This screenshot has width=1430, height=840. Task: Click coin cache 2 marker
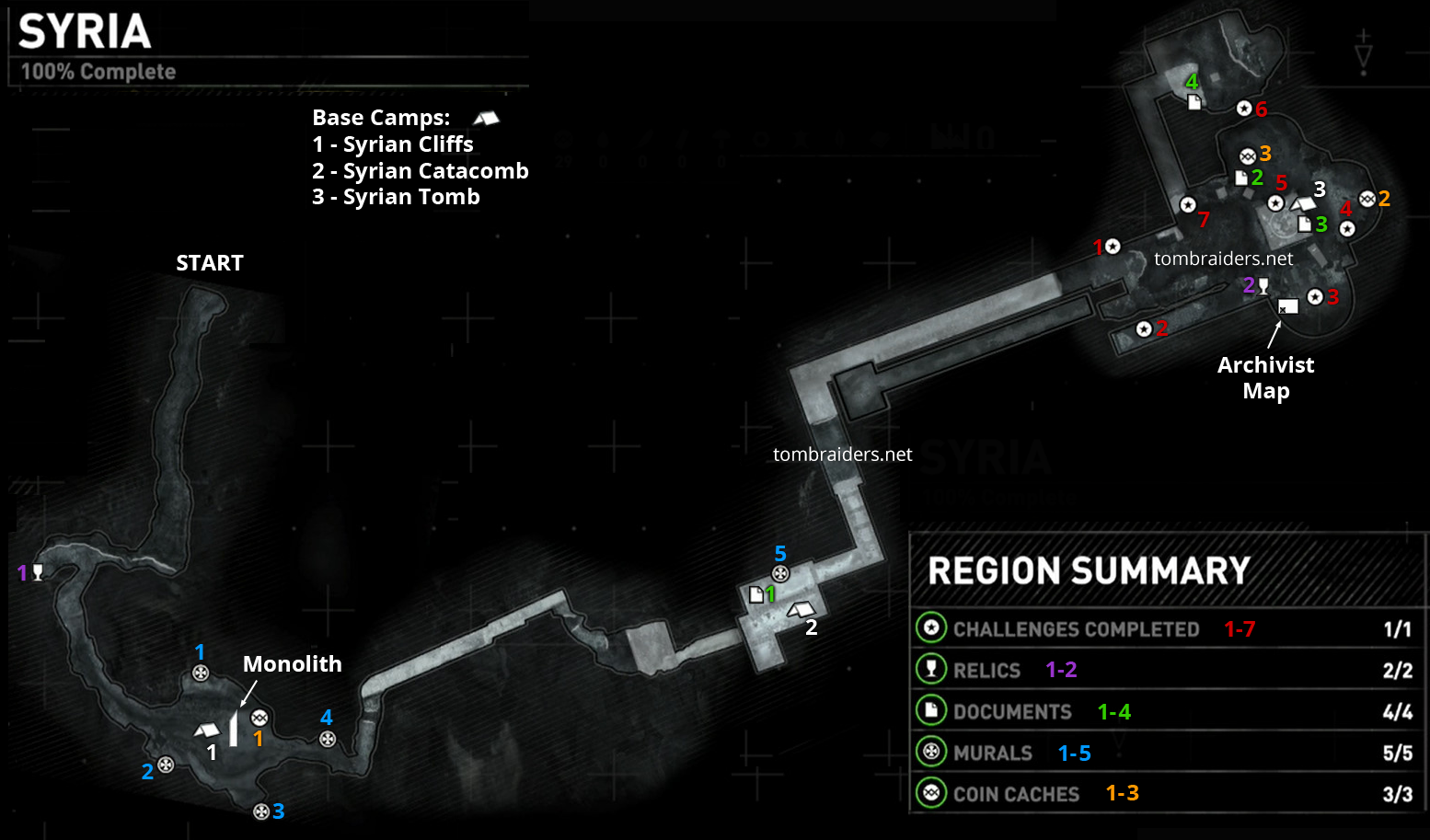pyautogui.click(x=1367, y=198)
